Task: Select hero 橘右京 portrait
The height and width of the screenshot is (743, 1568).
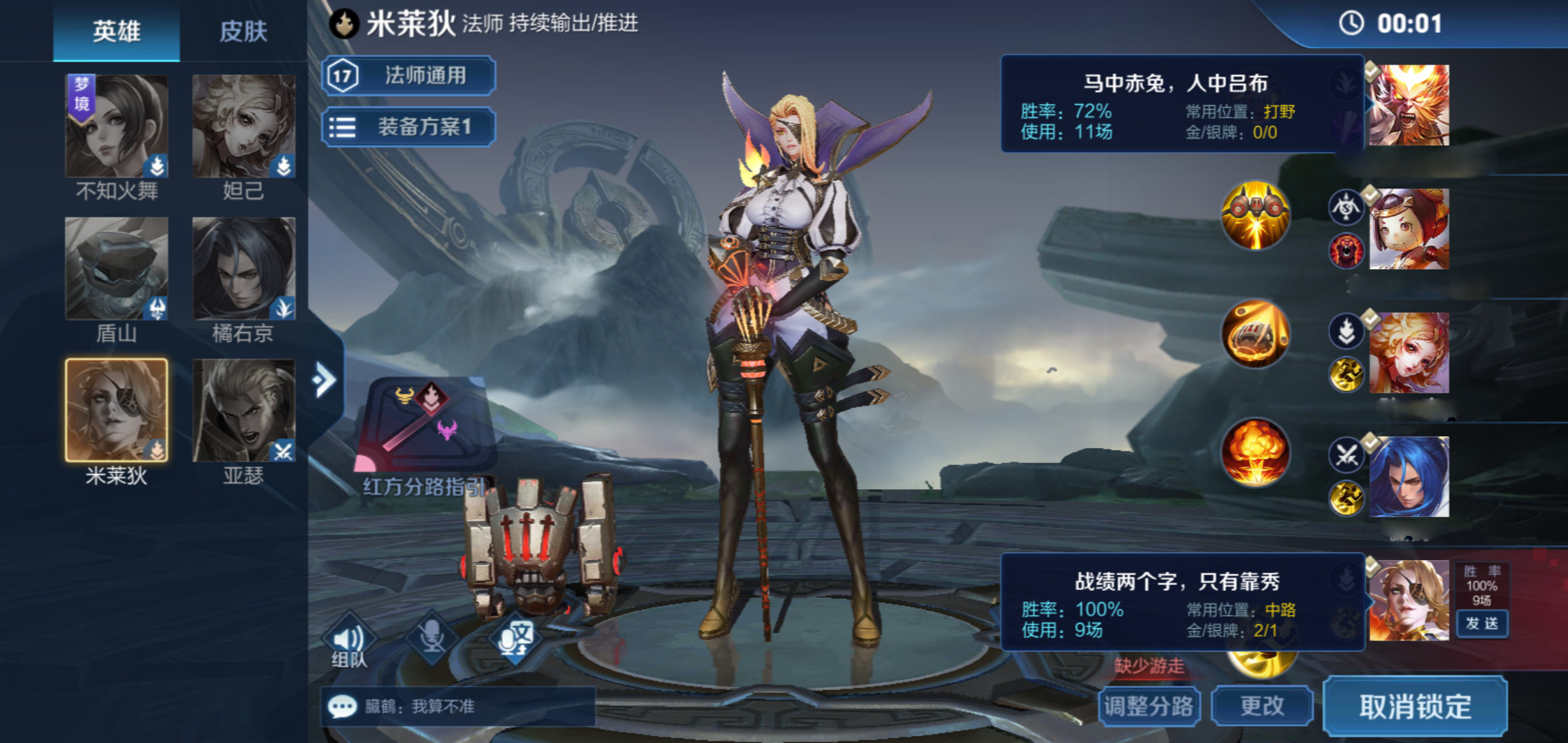Action: pos(243,268)
